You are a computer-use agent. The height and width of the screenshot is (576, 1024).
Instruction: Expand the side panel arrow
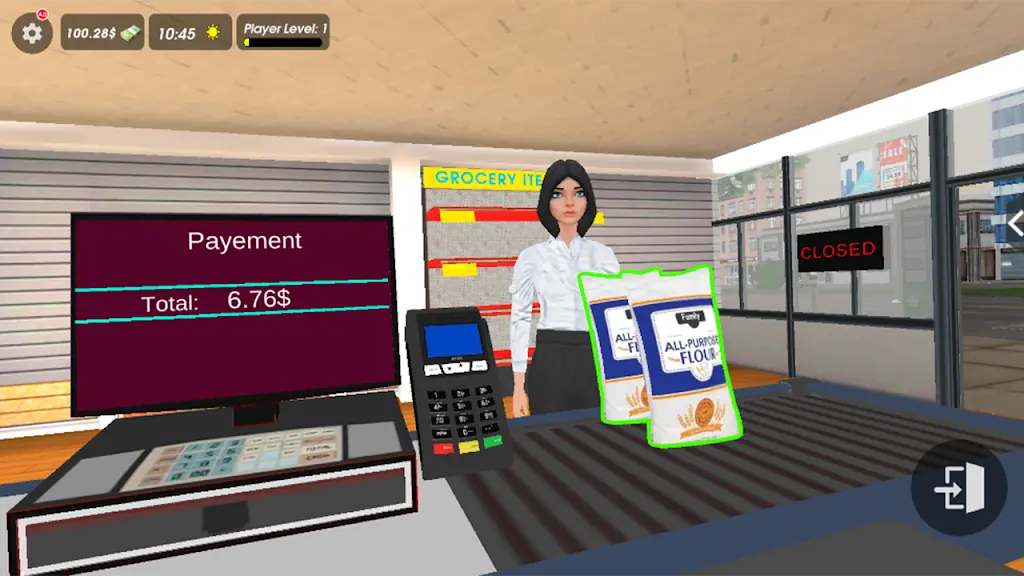[x=1014, y=224]
